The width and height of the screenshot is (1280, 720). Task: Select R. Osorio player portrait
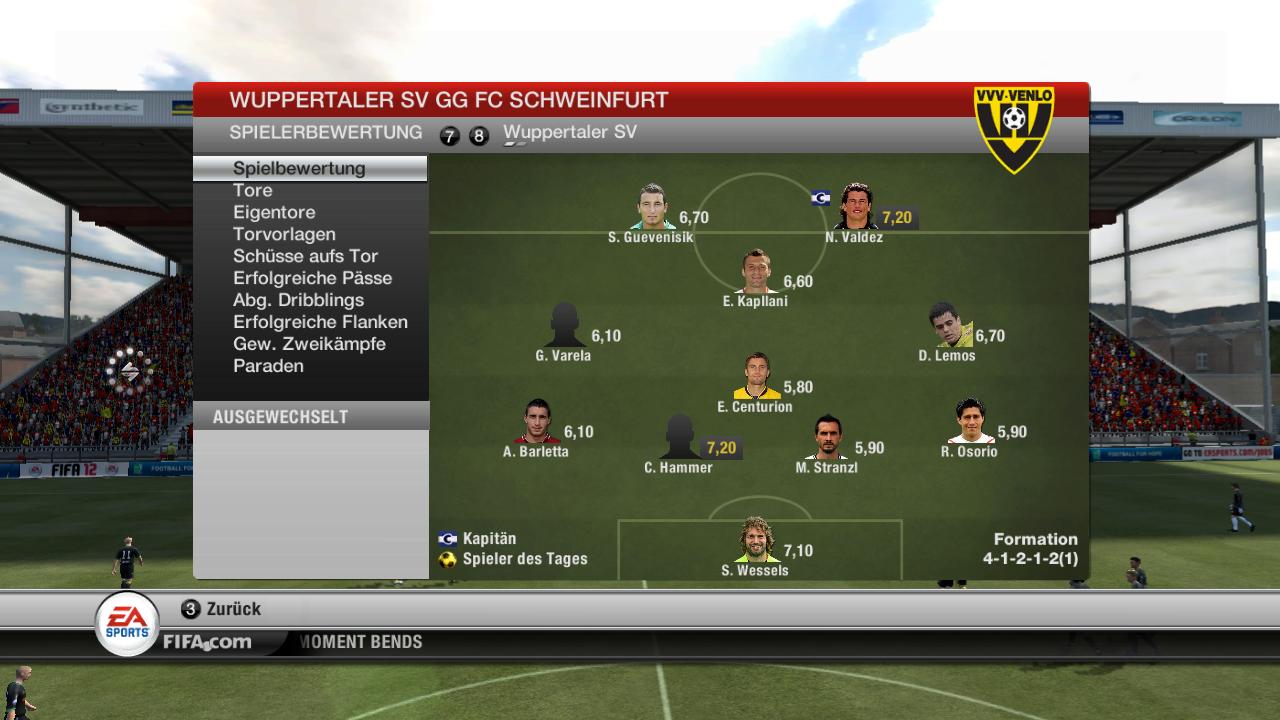click(x=970, y=422)
